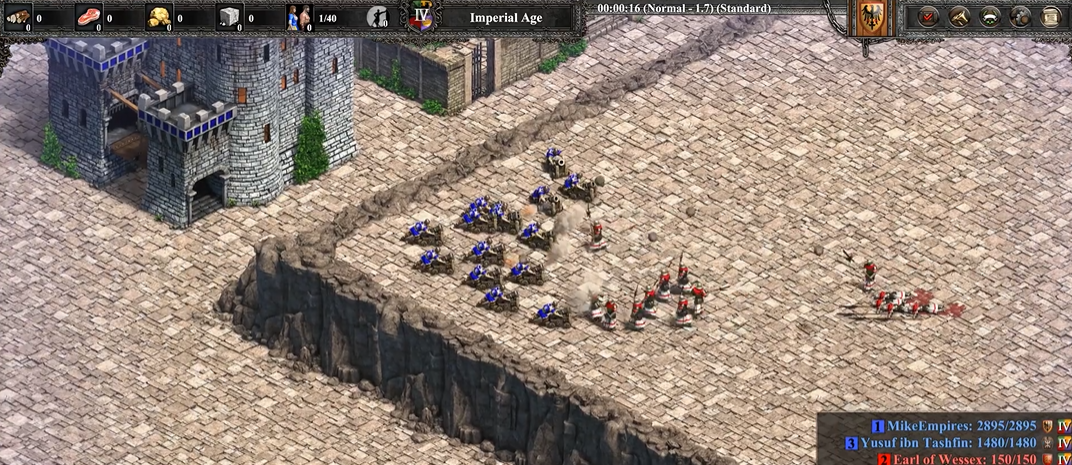The height and width of the screenshot is (465, 1072).
Task: Click the green-arrows icon in top bar
Action: [x=990, y=17]
